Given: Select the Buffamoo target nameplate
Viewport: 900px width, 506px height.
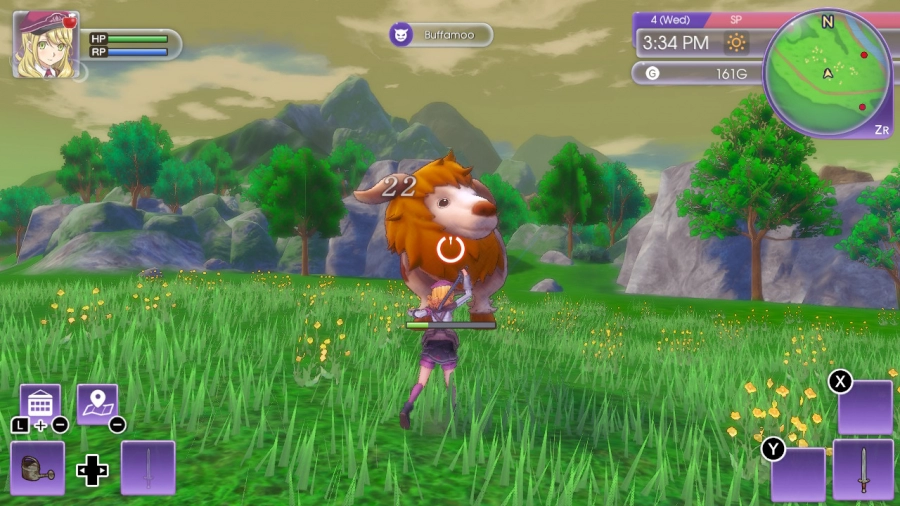Looking at the screenshot, I should tap(441, 35).
